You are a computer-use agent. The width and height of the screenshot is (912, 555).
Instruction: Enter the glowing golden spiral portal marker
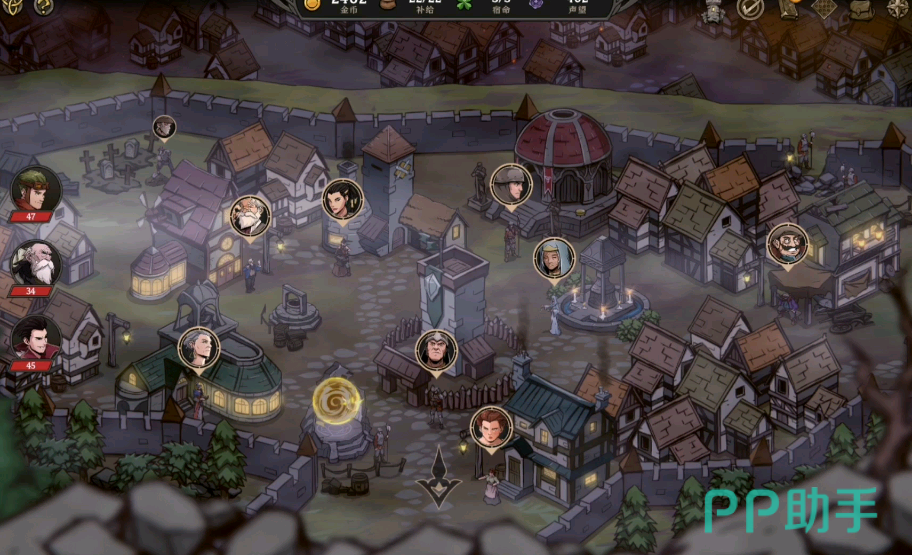click(331, 400)
